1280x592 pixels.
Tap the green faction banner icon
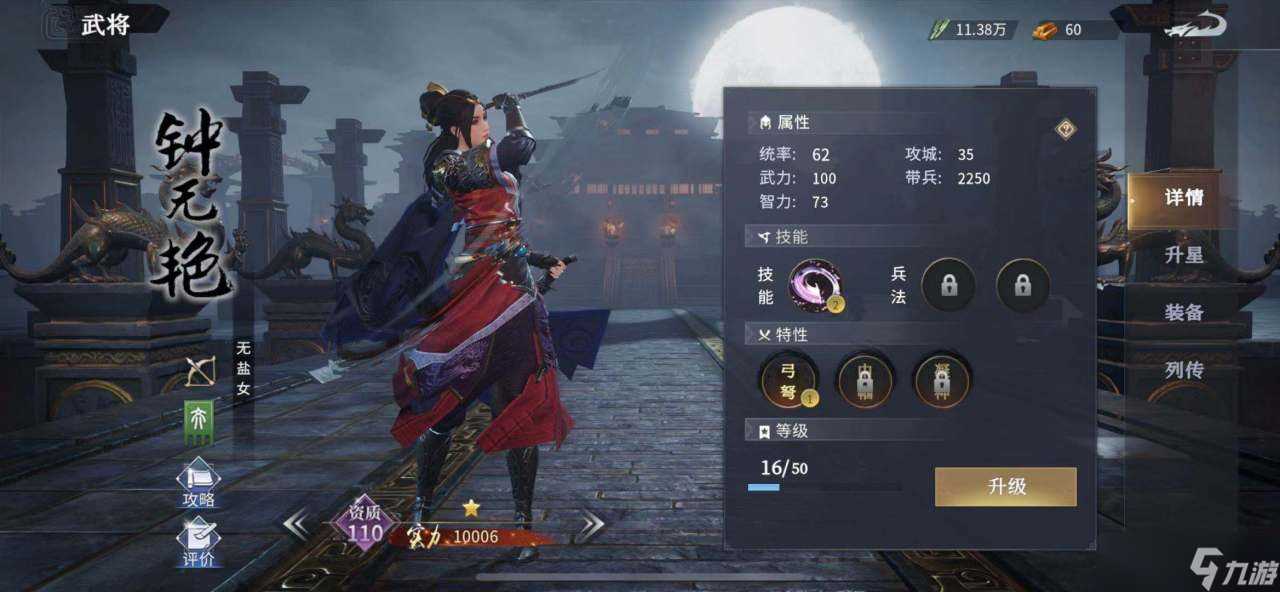tap(198, 419)
